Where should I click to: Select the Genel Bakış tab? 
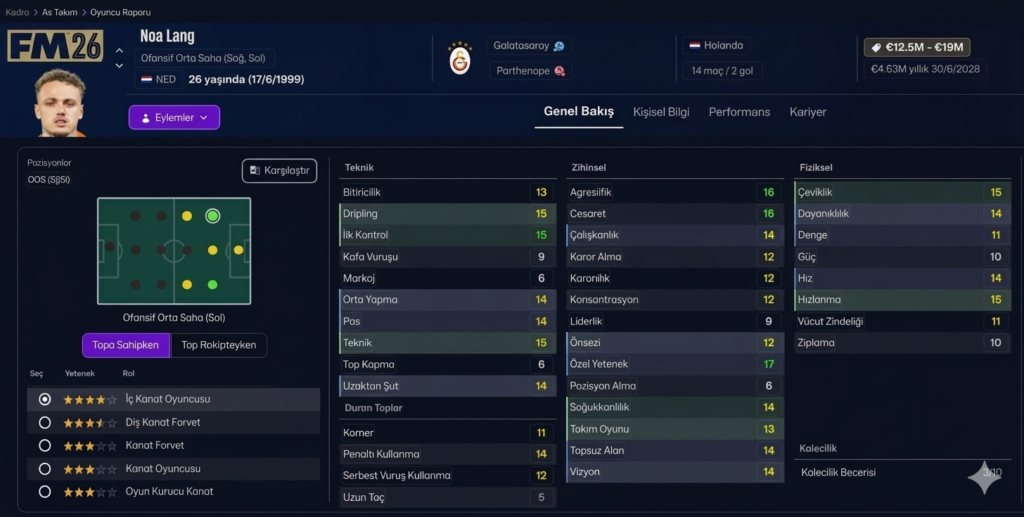[x=578, y=112]
